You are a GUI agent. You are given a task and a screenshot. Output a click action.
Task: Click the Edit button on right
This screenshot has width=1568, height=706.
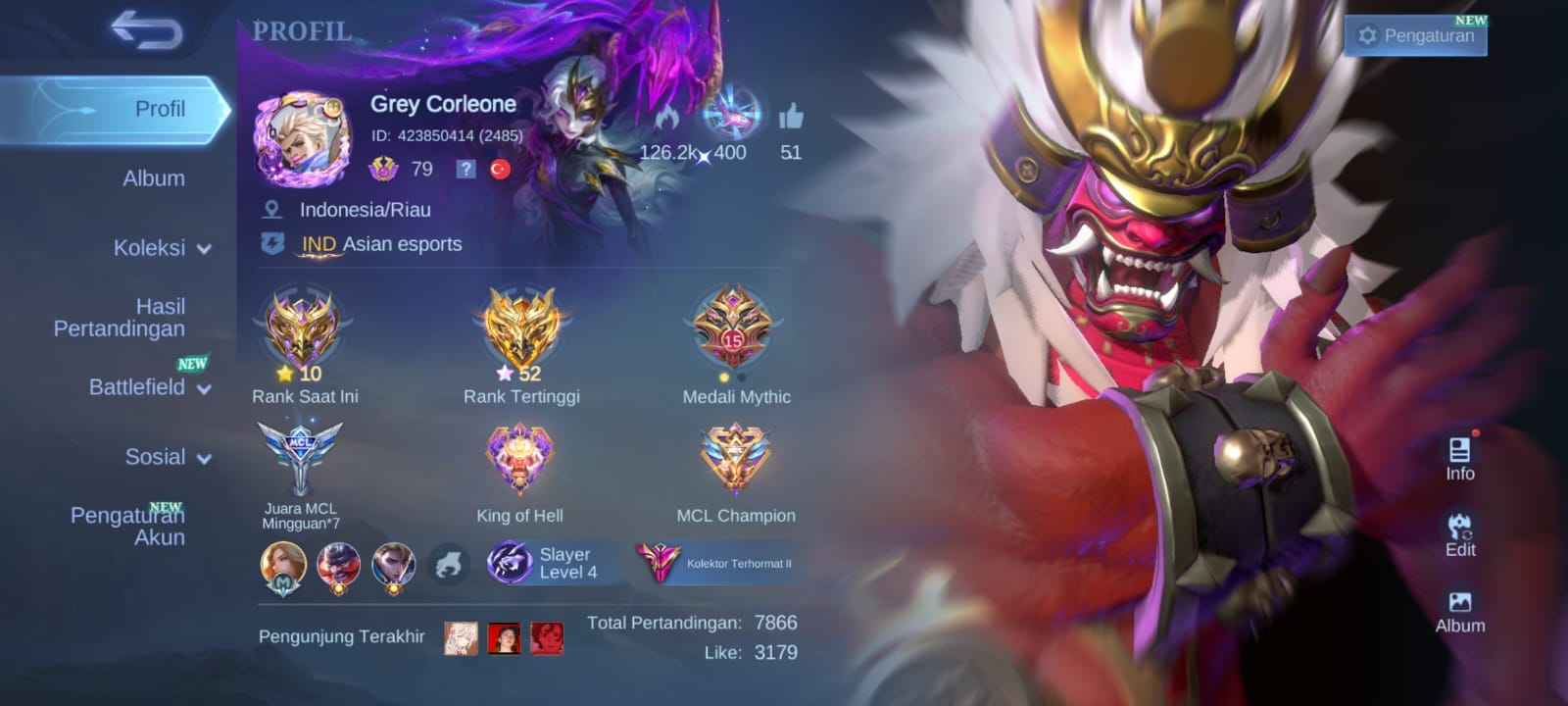click(x=1459, y=535)
